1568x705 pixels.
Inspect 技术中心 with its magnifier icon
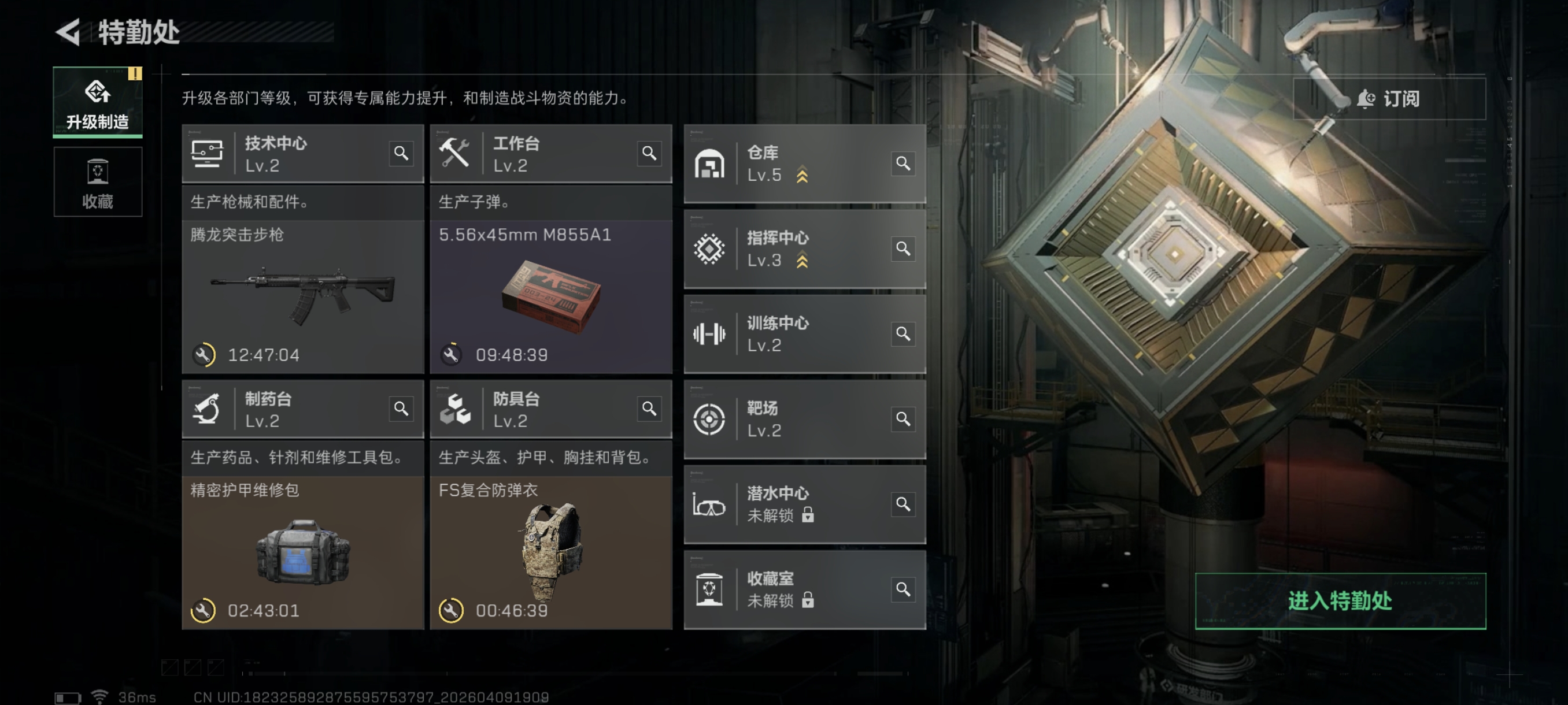[401, 153]
